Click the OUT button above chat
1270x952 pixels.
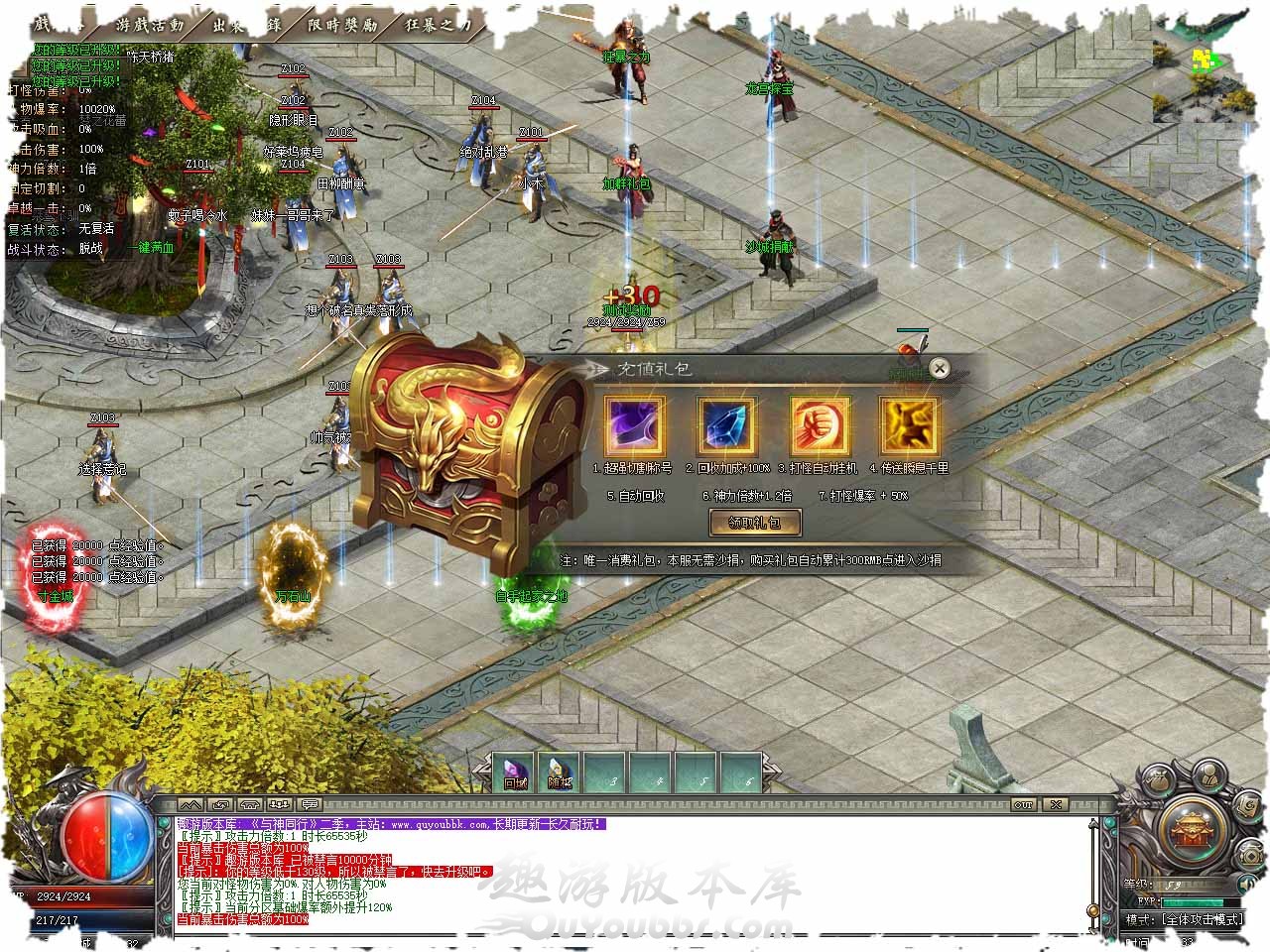point(1023,804)
